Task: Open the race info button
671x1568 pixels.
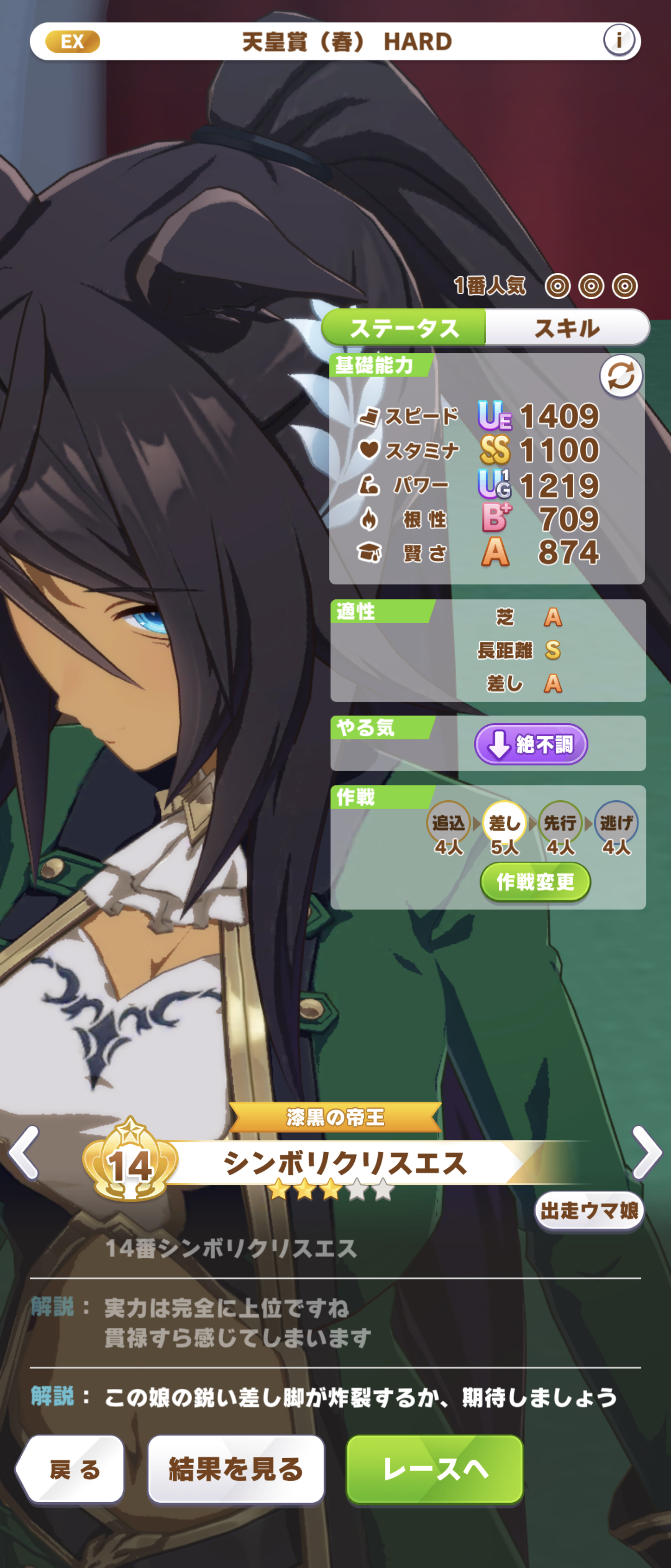Action: tap(618, 41)
